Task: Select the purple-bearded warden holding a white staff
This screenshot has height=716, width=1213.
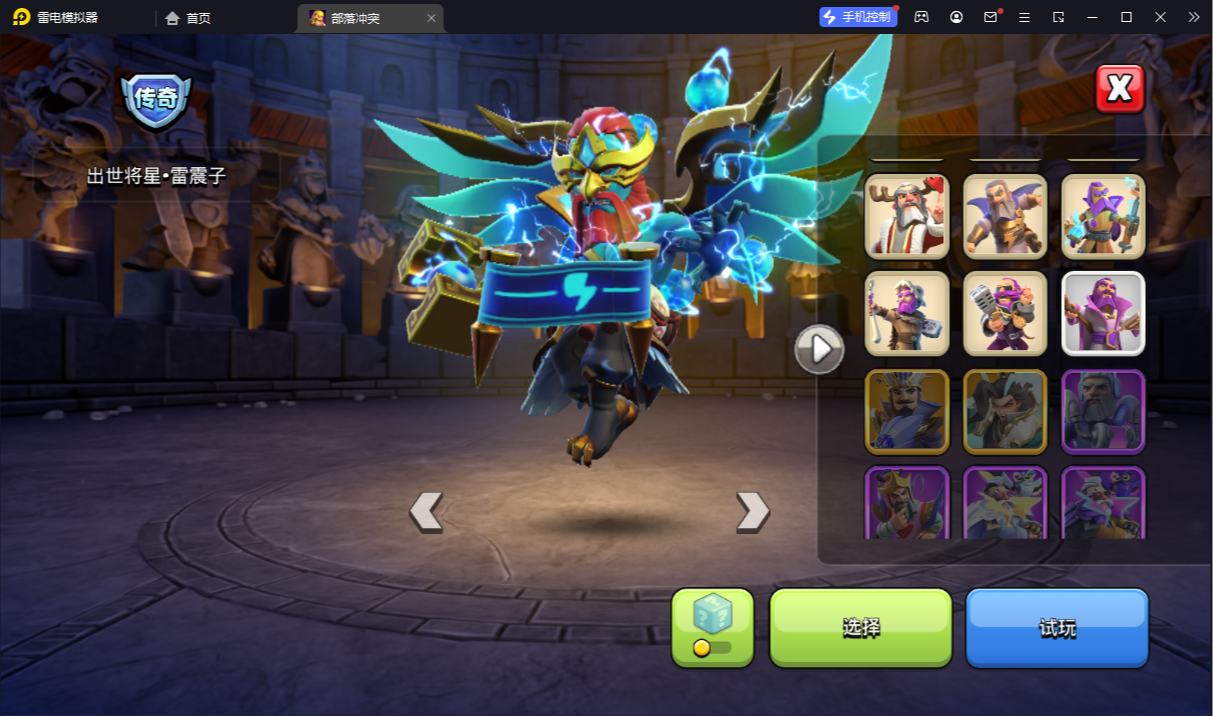Action: coord(906,314)
